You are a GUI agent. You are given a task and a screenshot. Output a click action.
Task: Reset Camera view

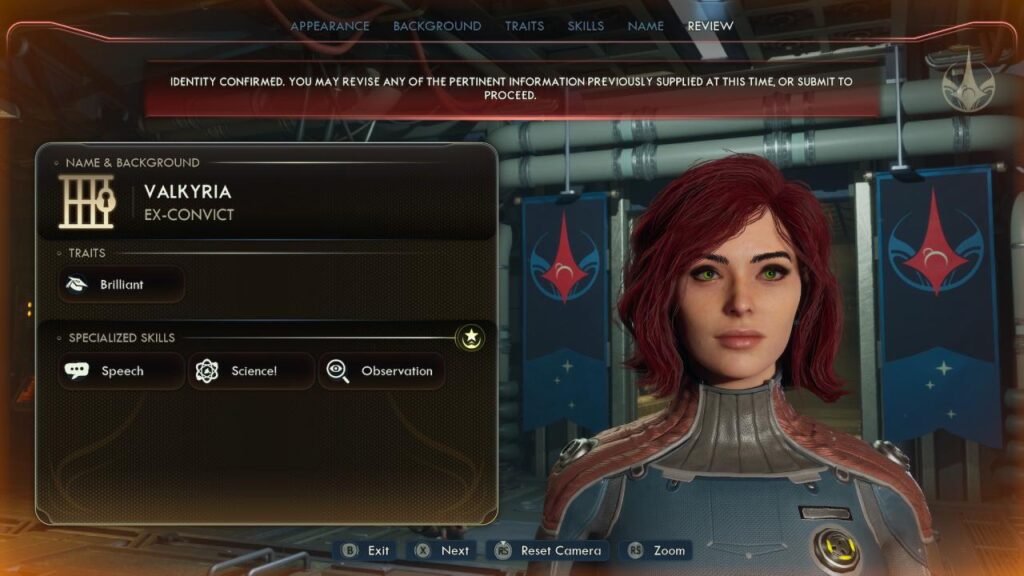548,550
